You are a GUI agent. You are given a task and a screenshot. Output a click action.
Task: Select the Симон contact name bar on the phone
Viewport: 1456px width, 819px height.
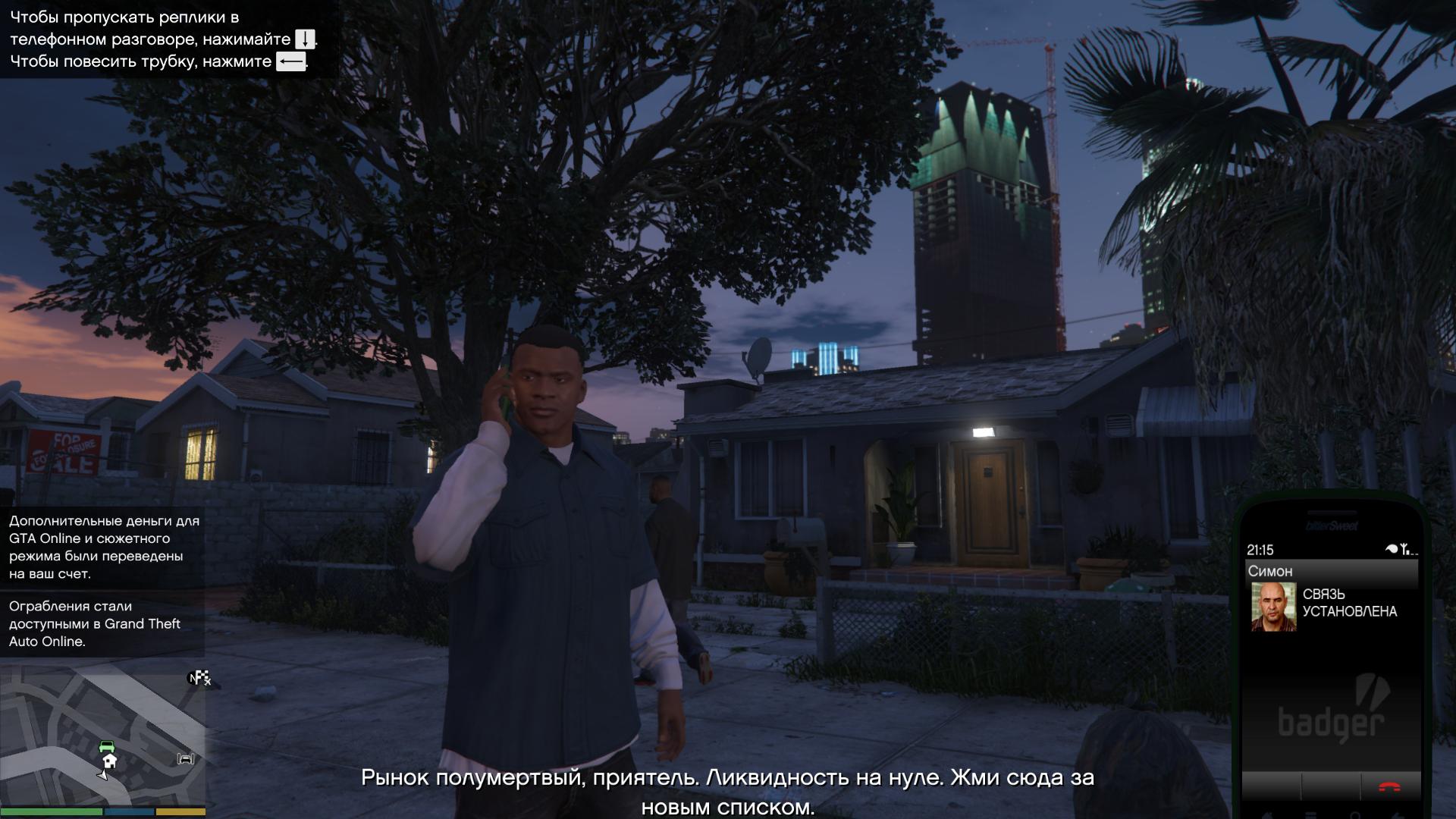[x=1331, y=571]
